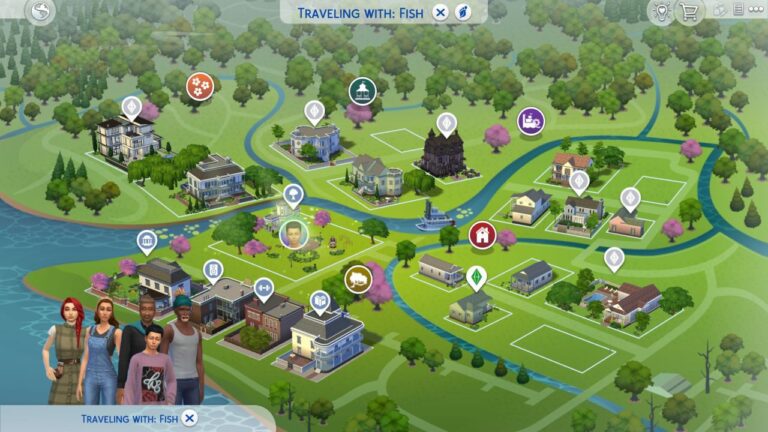Select the green plumbob home lot

tap(476, 277)
